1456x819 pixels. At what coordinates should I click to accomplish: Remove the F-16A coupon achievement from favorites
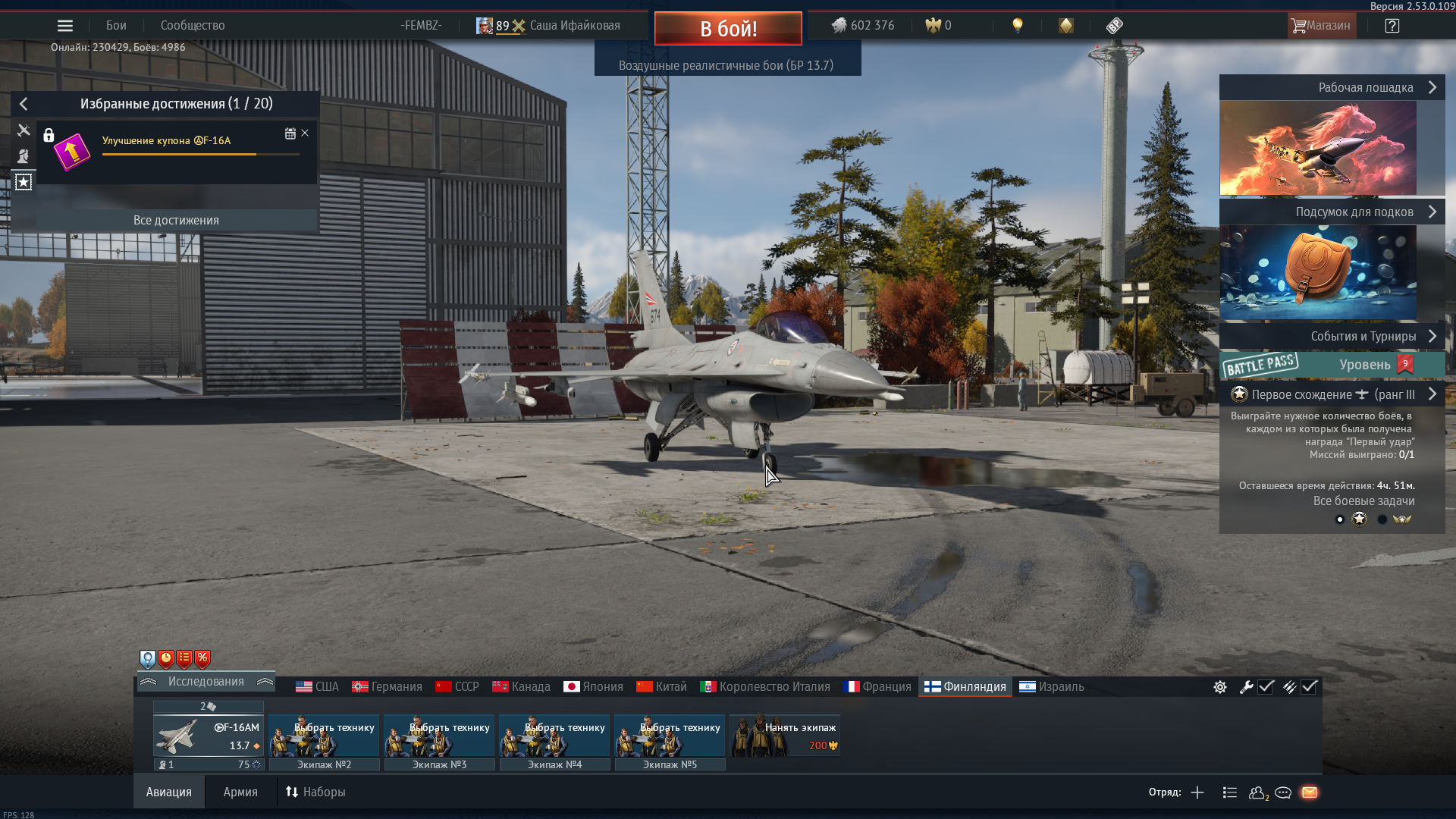pyautogui.click(x=305, y=133)
